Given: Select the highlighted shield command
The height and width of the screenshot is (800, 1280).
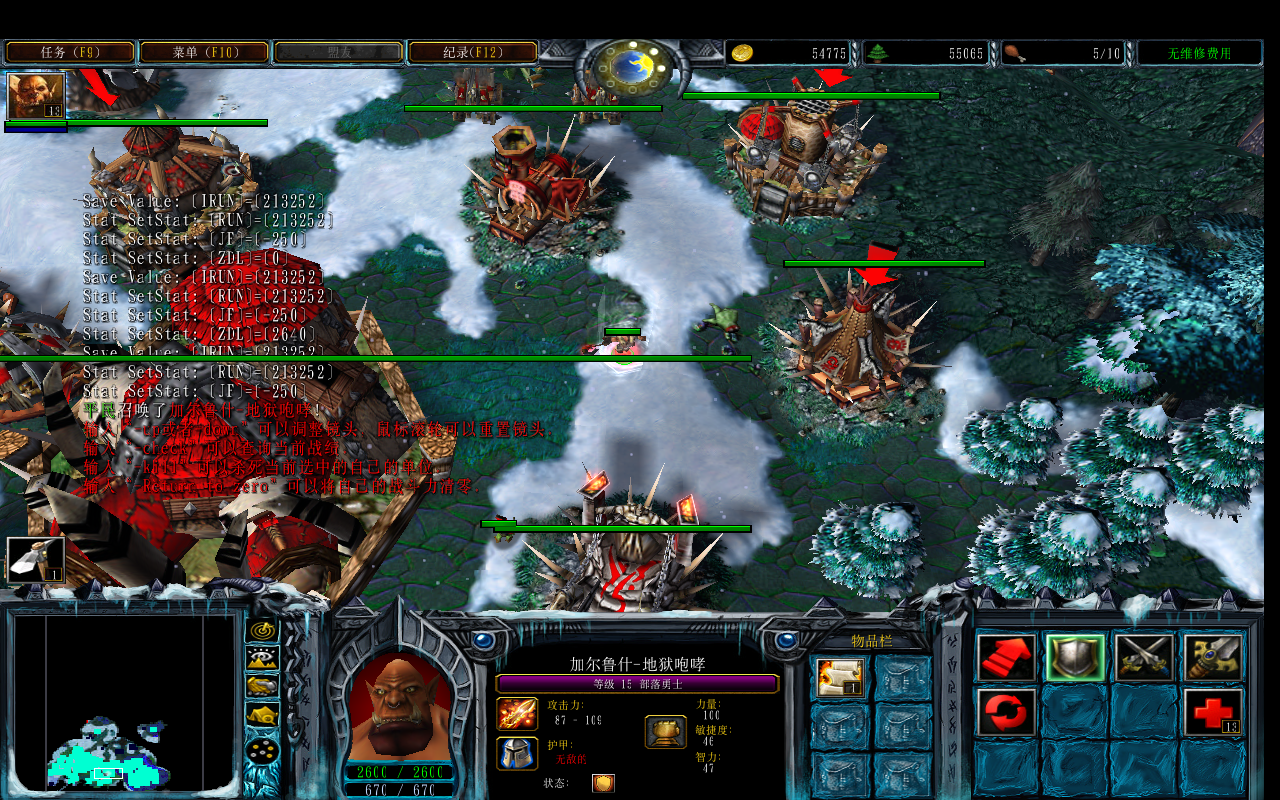Looking at the screenshot, I should [x=1075, y=658].
